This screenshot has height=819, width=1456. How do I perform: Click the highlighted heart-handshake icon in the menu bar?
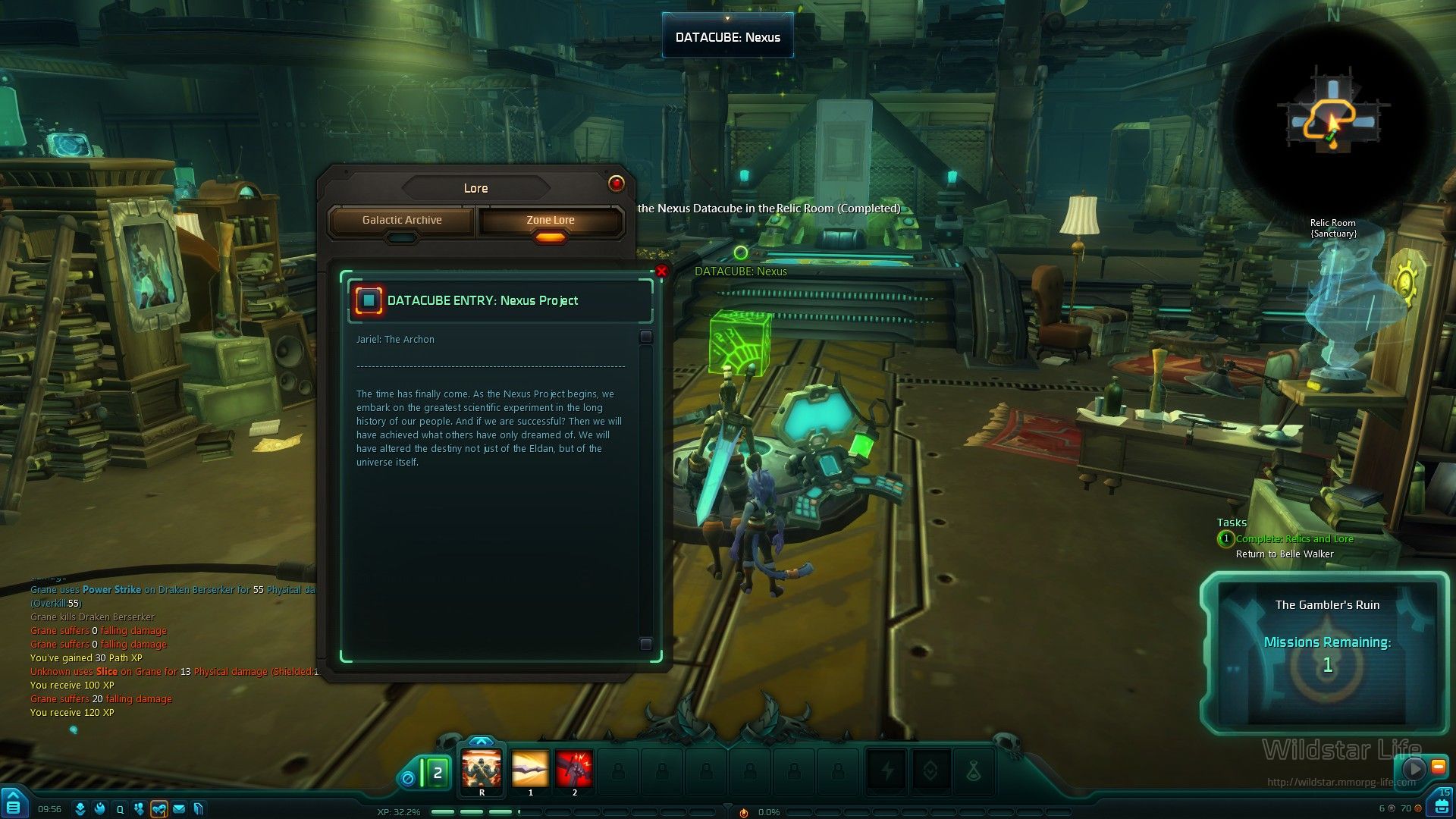pos(159,809)
